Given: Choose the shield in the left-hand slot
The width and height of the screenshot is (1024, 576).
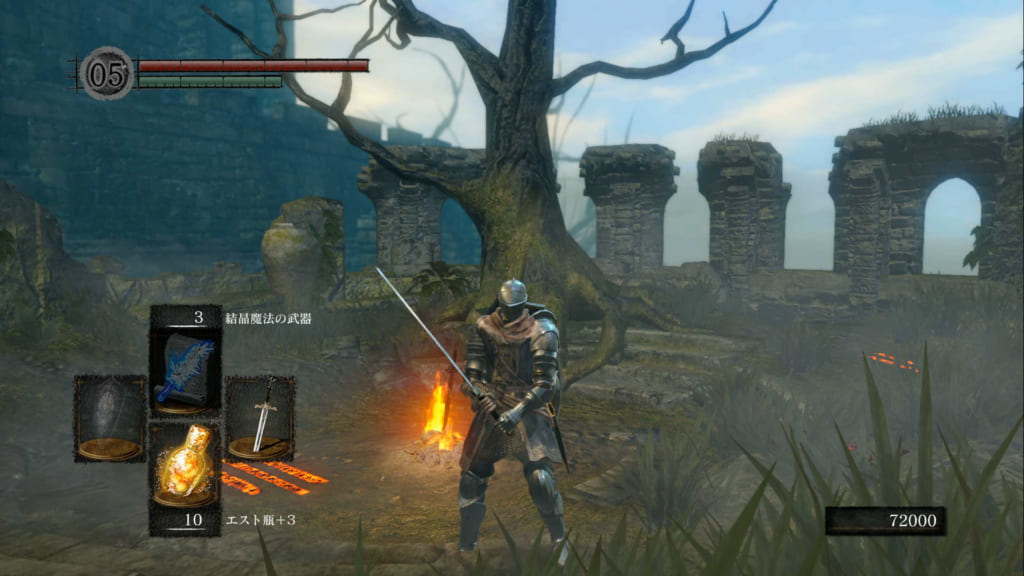Looking at the screenshot, I should (x=110, y=418).
